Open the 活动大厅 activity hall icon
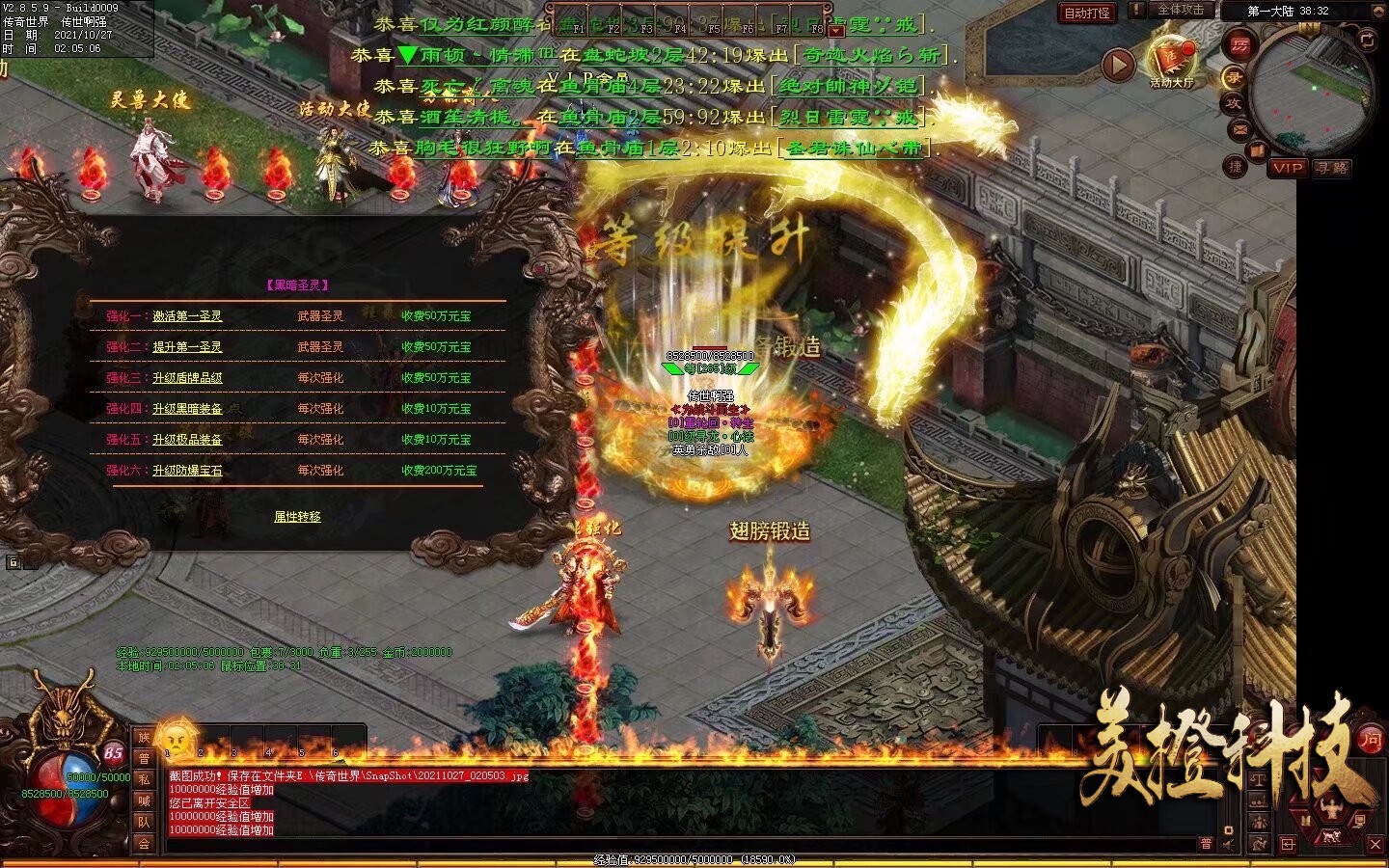The image size is (1389, 868). tap(1172, 61)
